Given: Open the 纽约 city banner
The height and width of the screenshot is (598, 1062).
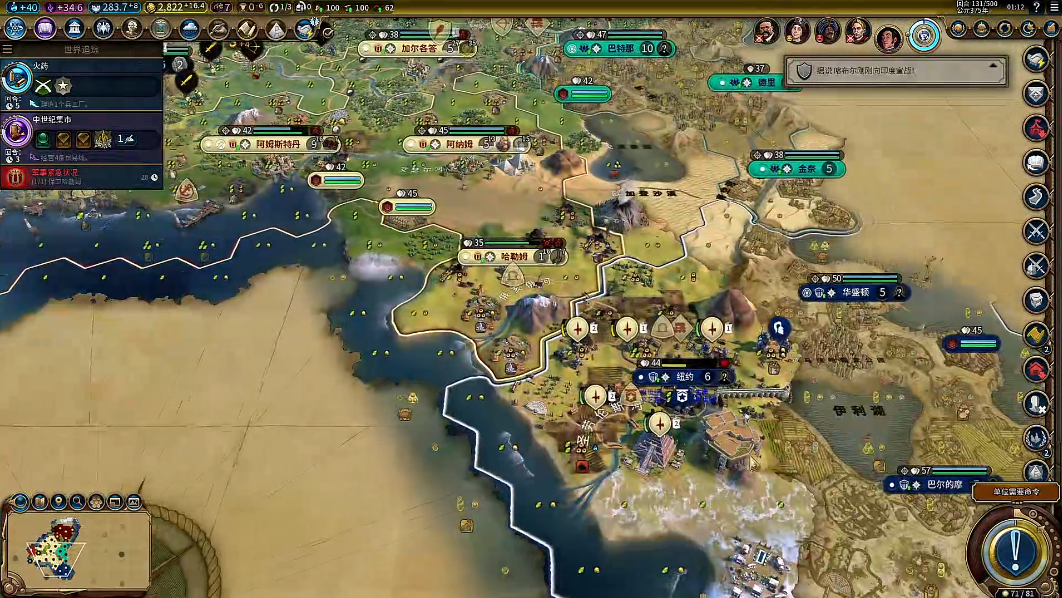Looking at the screenshot, I should point(684,377).
